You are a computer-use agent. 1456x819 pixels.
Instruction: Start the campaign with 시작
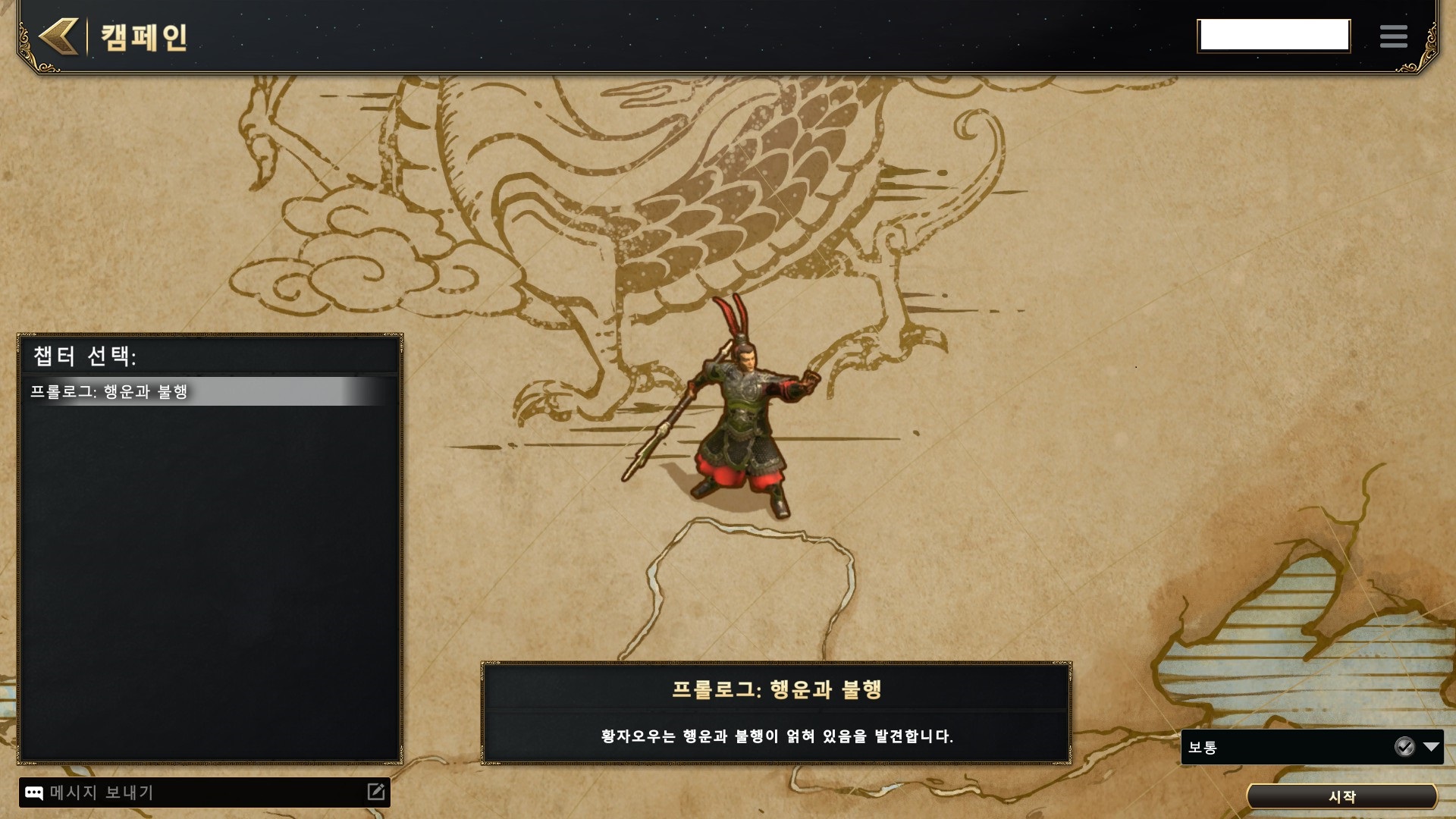point(1341,796)
